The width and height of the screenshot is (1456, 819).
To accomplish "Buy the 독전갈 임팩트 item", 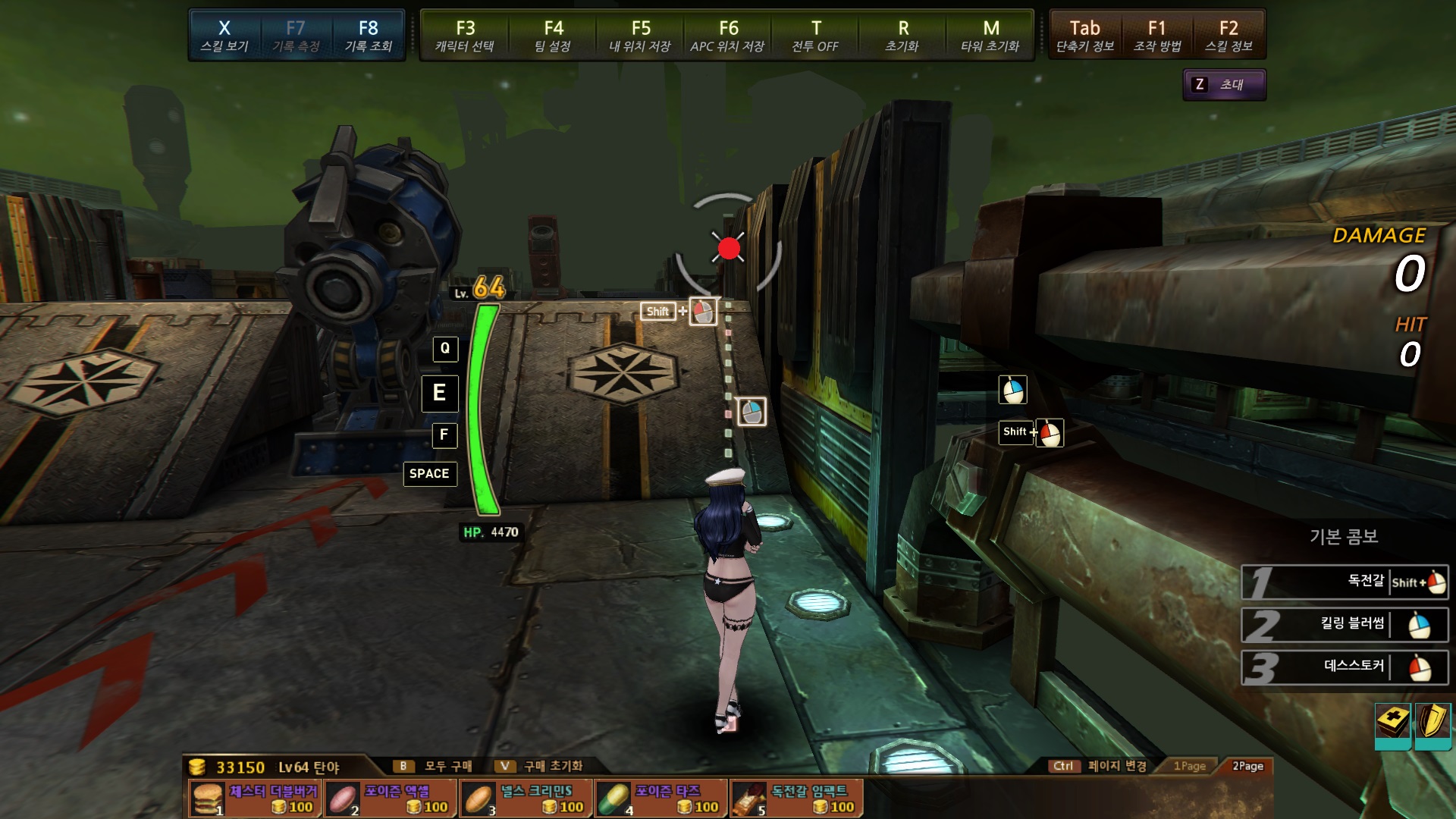I will (796, 799).
